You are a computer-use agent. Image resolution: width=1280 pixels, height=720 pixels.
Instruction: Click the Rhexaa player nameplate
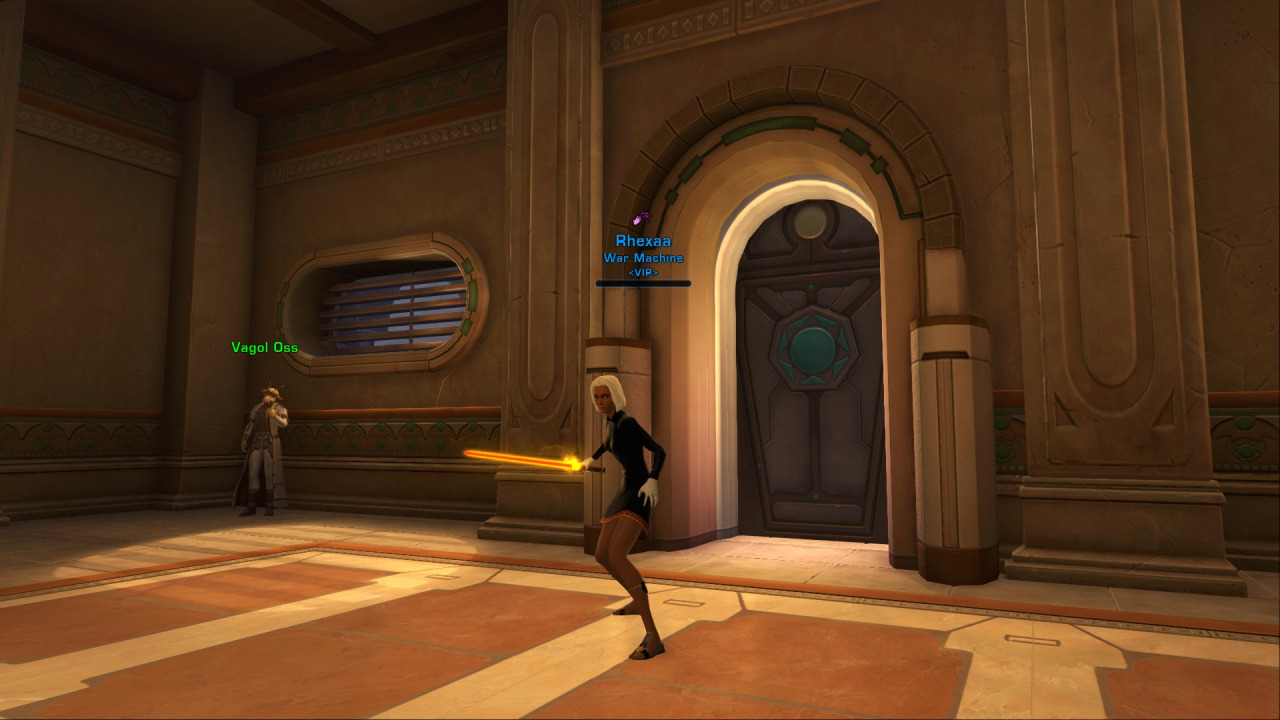point(643,241)
